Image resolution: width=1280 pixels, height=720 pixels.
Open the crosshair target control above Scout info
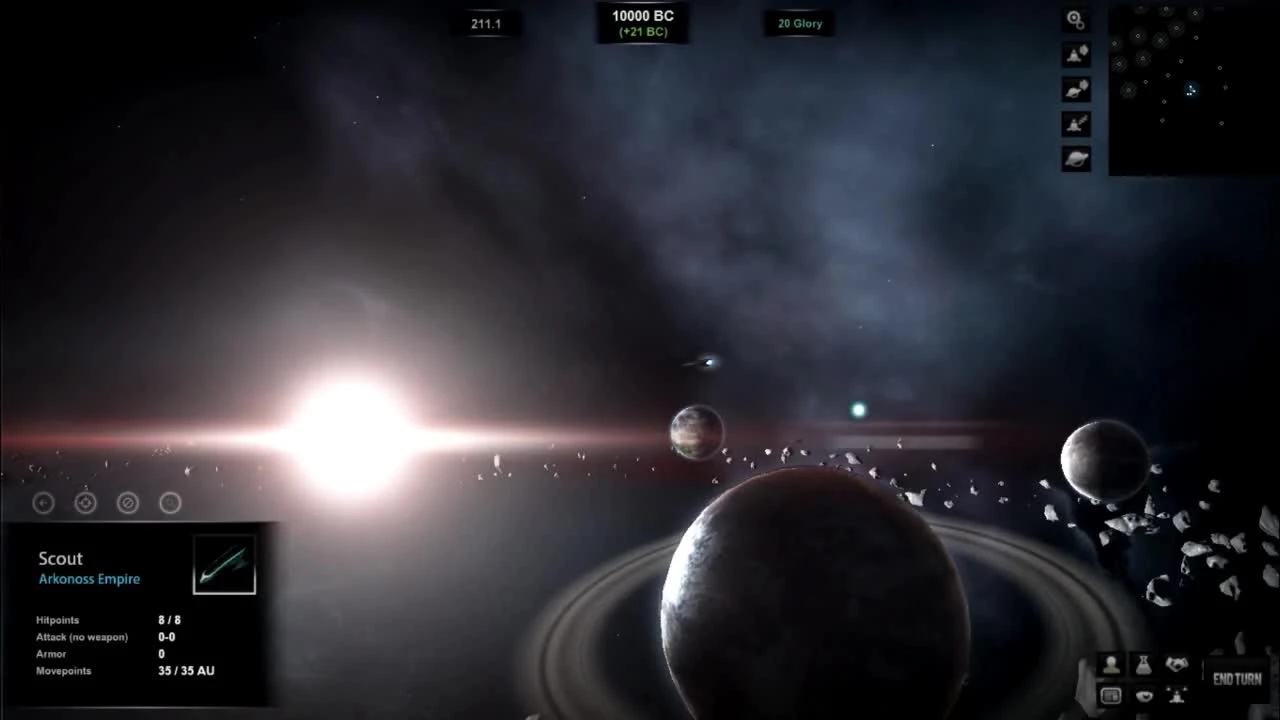[x=85, y=503]
